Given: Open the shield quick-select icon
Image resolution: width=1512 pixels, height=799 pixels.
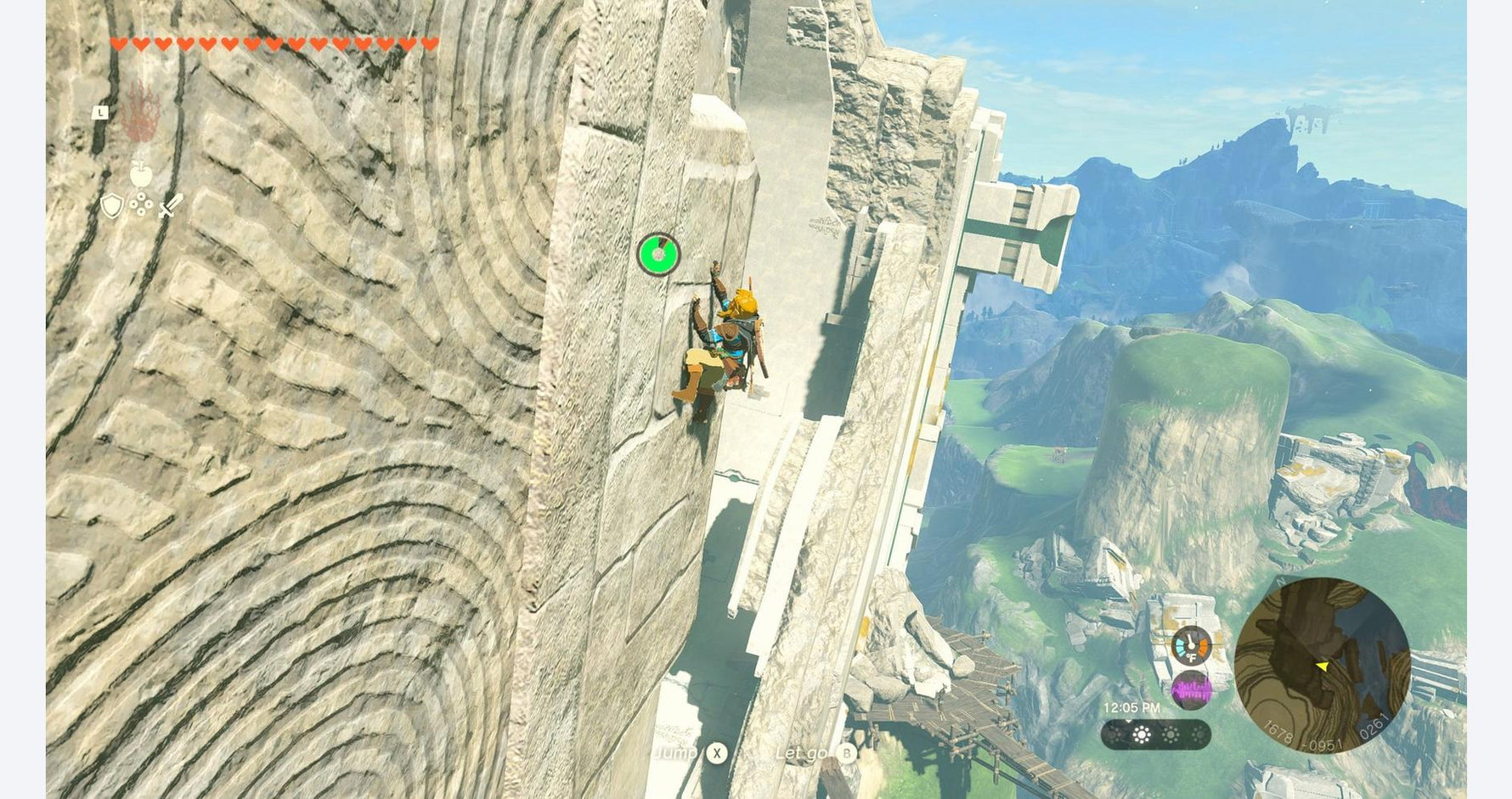Looking at the screenshot, I should tap(111, 205).
